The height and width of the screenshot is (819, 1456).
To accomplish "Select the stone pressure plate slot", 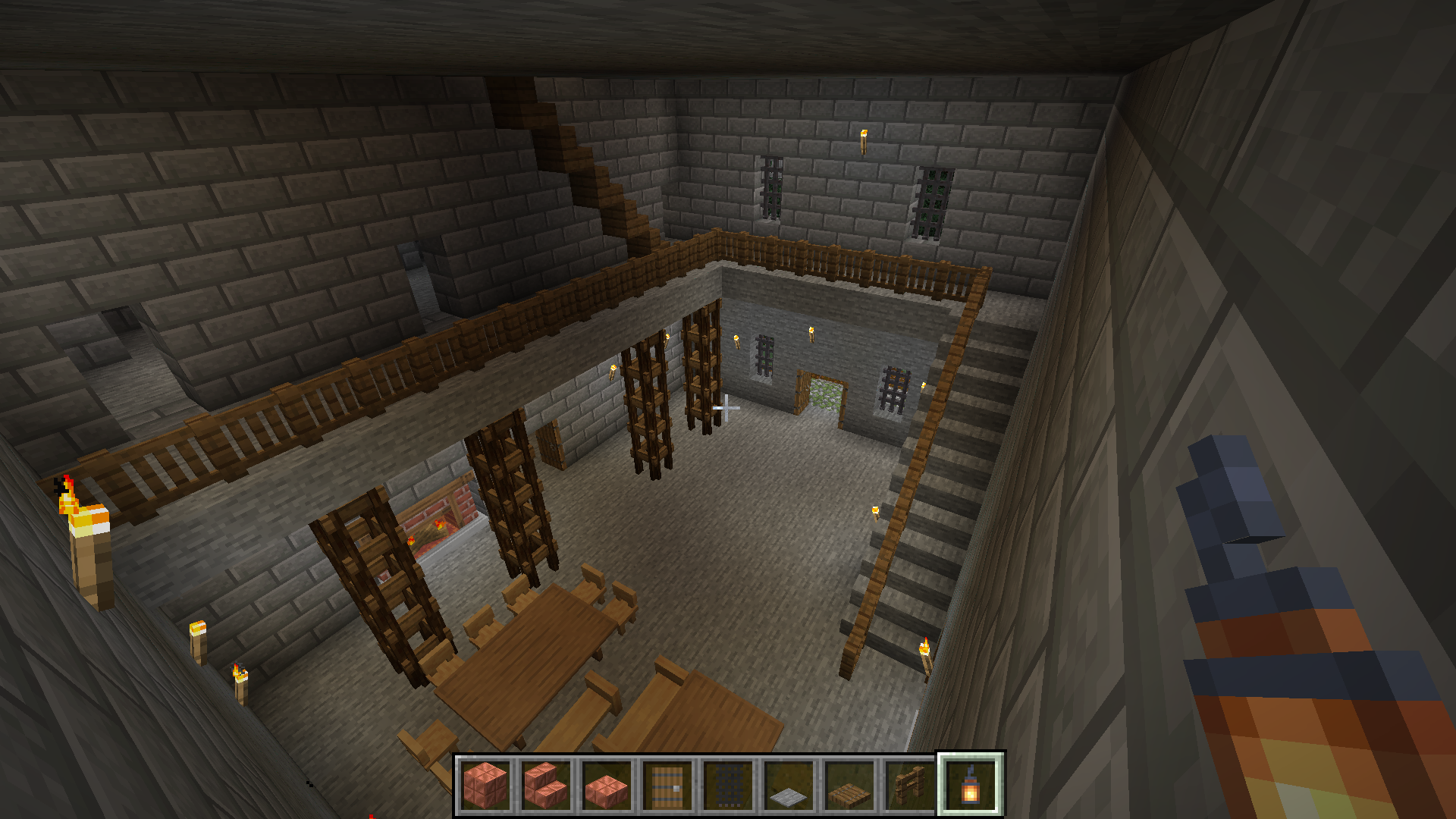I will tap(789, 785).
